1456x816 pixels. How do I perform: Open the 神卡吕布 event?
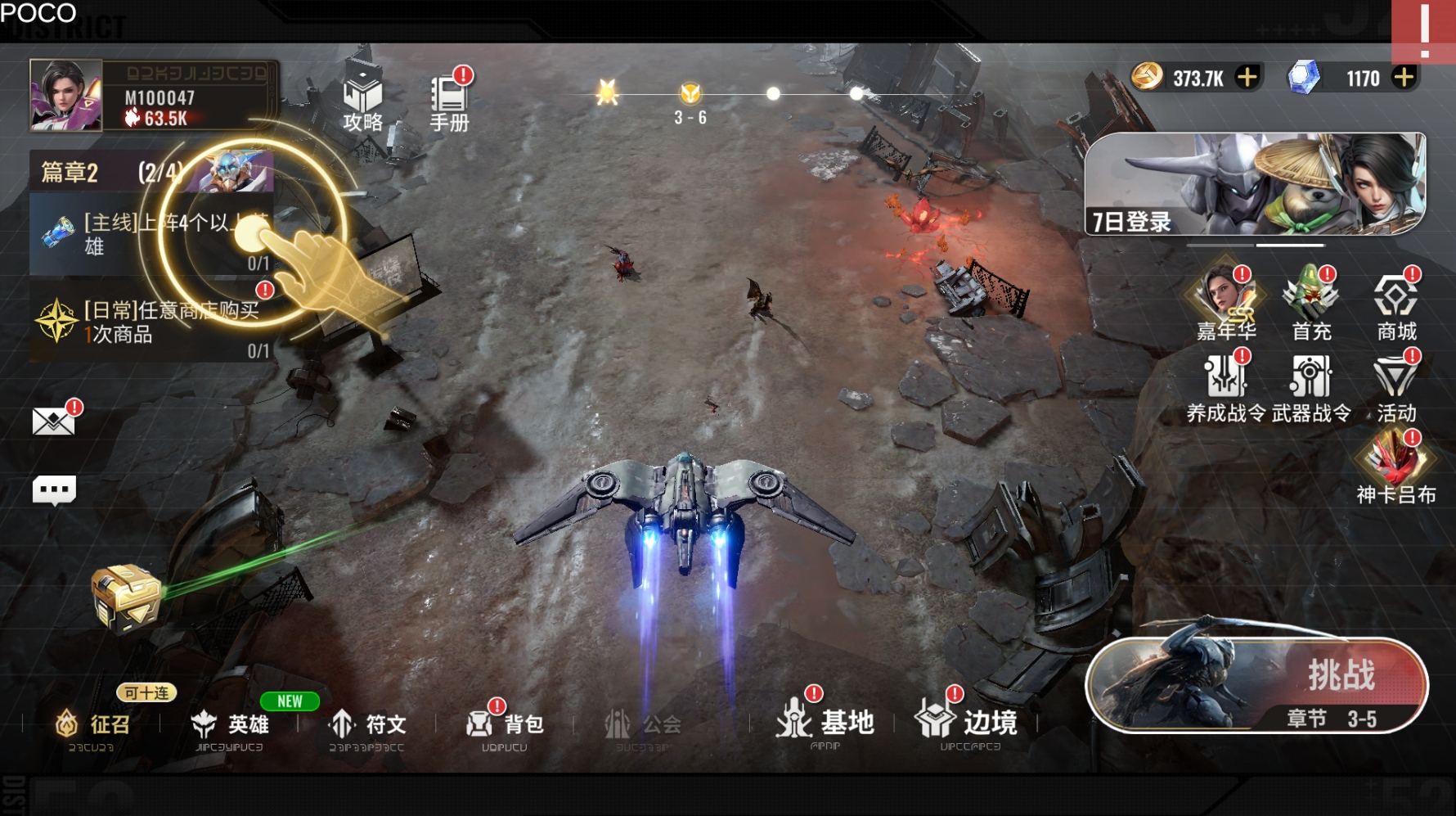1396,468
